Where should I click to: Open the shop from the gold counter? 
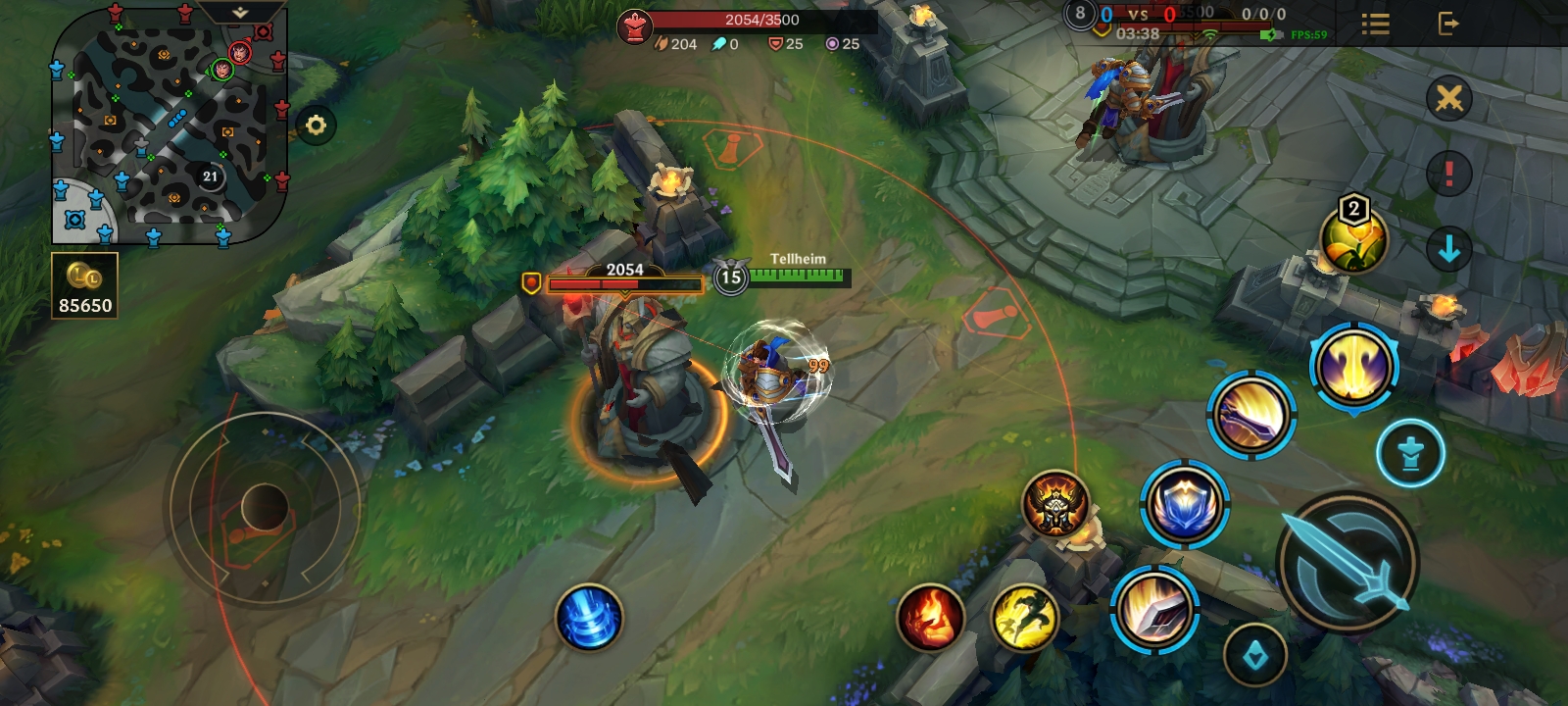point(85,285)
